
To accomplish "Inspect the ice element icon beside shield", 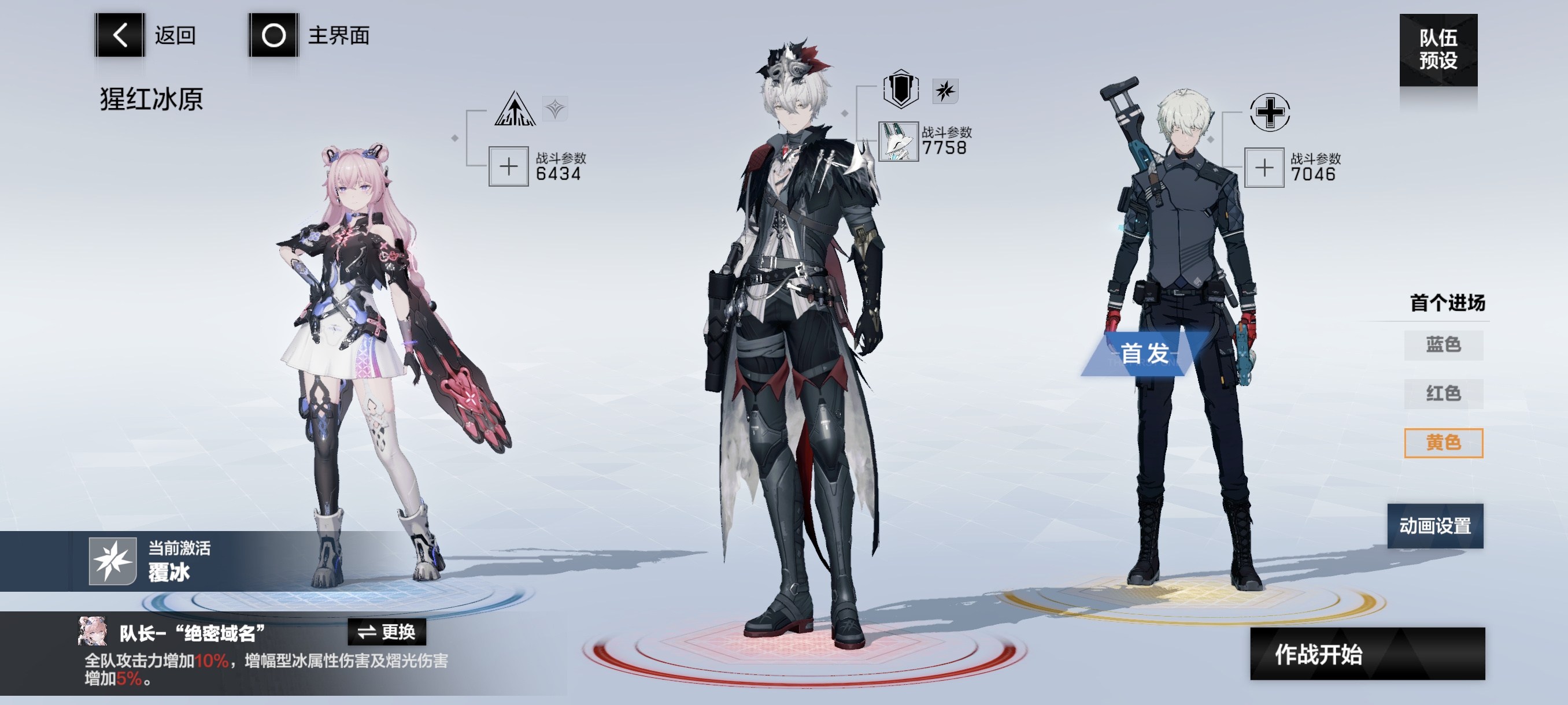I will pos(945,91).
